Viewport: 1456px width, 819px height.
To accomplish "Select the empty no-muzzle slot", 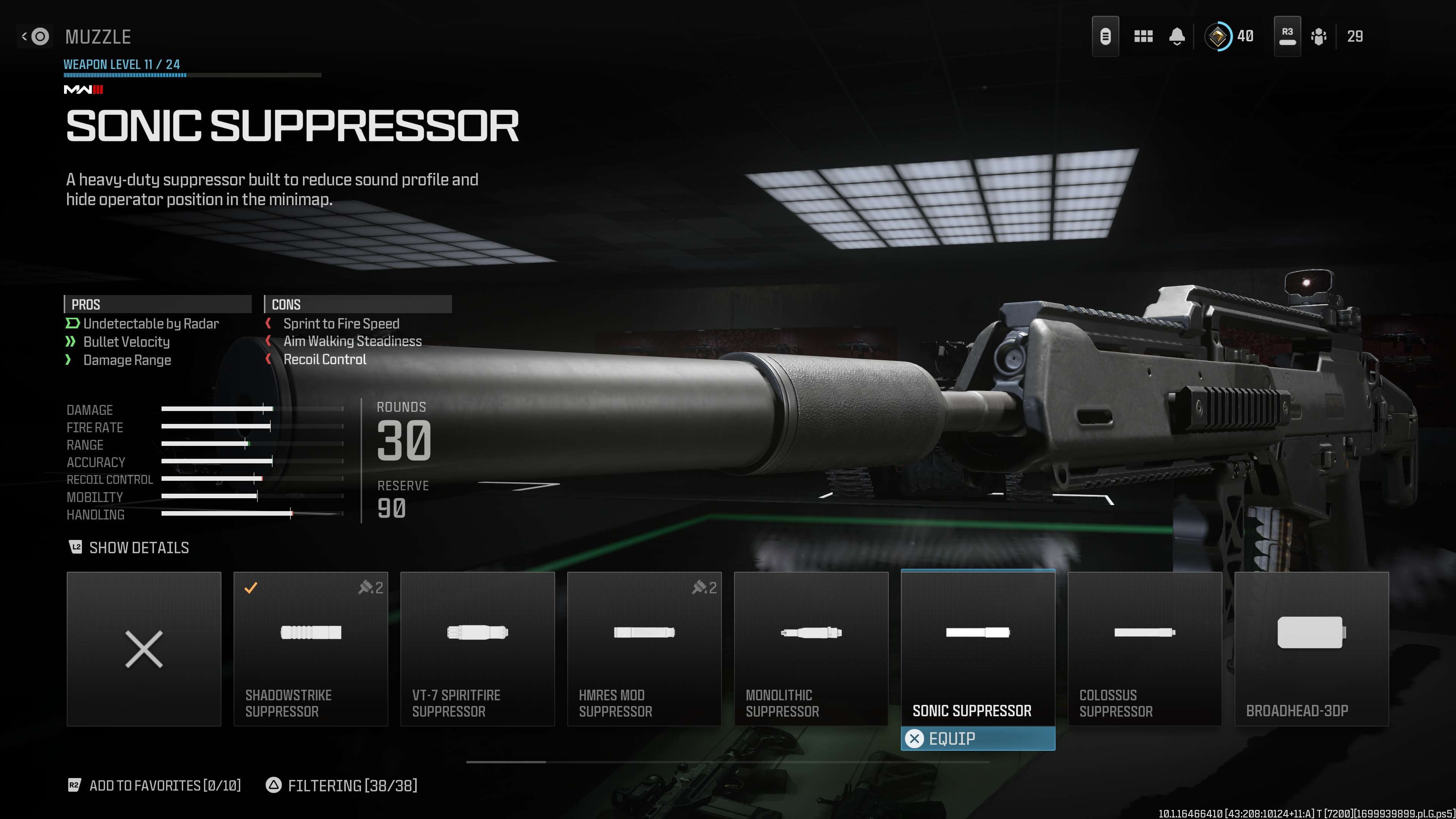I will (144, 648).
